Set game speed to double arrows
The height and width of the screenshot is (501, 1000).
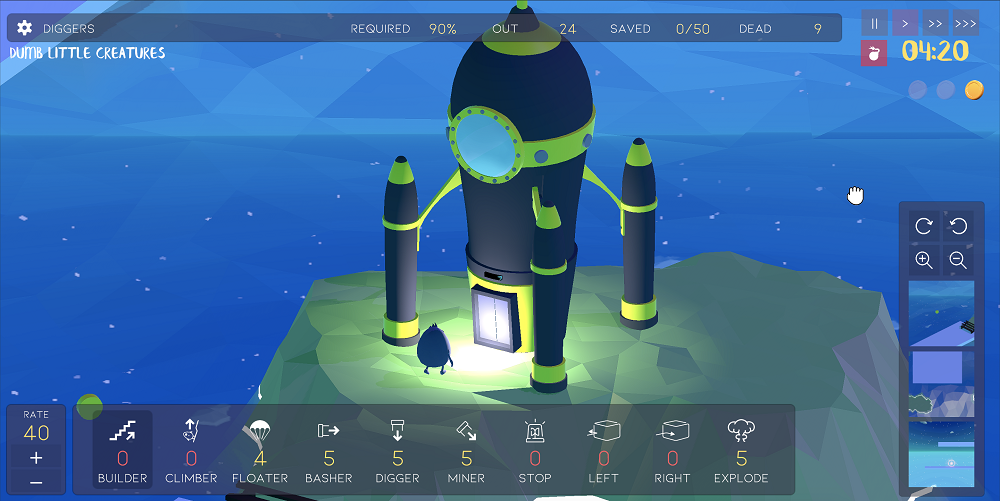(x=935, y=23)
